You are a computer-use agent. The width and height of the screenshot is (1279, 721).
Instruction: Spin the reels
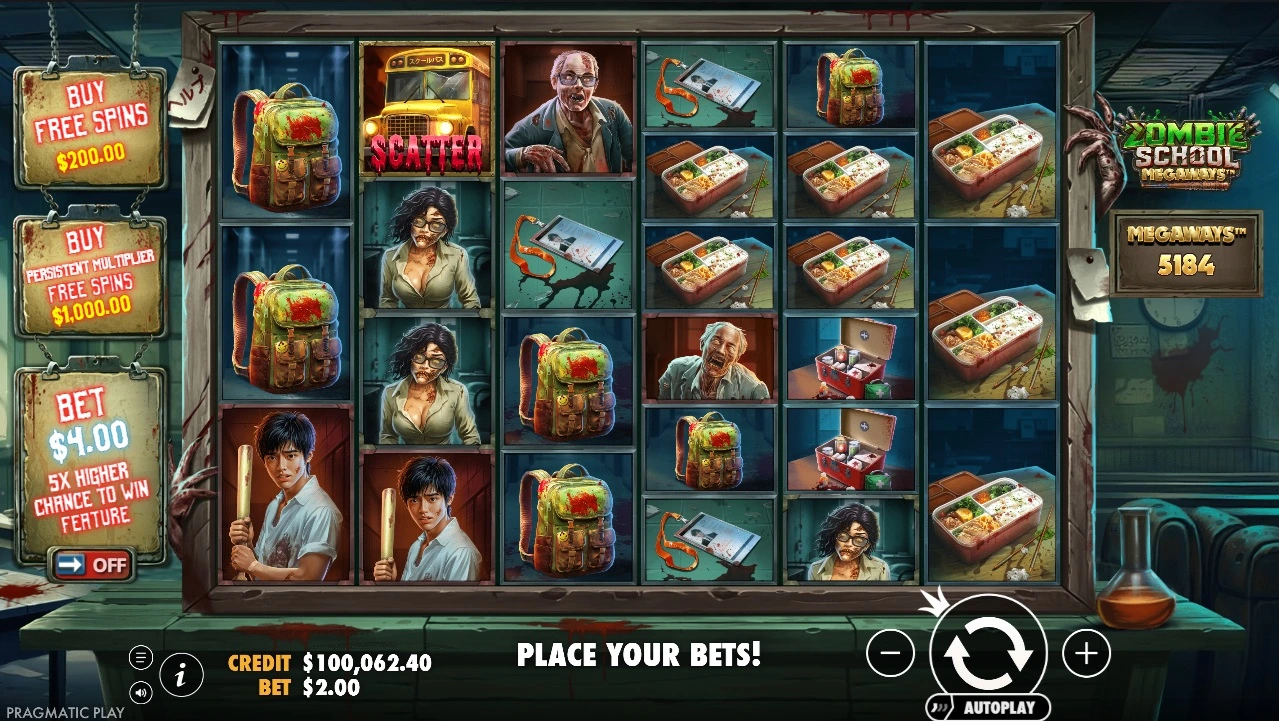(x=988, y=651)
